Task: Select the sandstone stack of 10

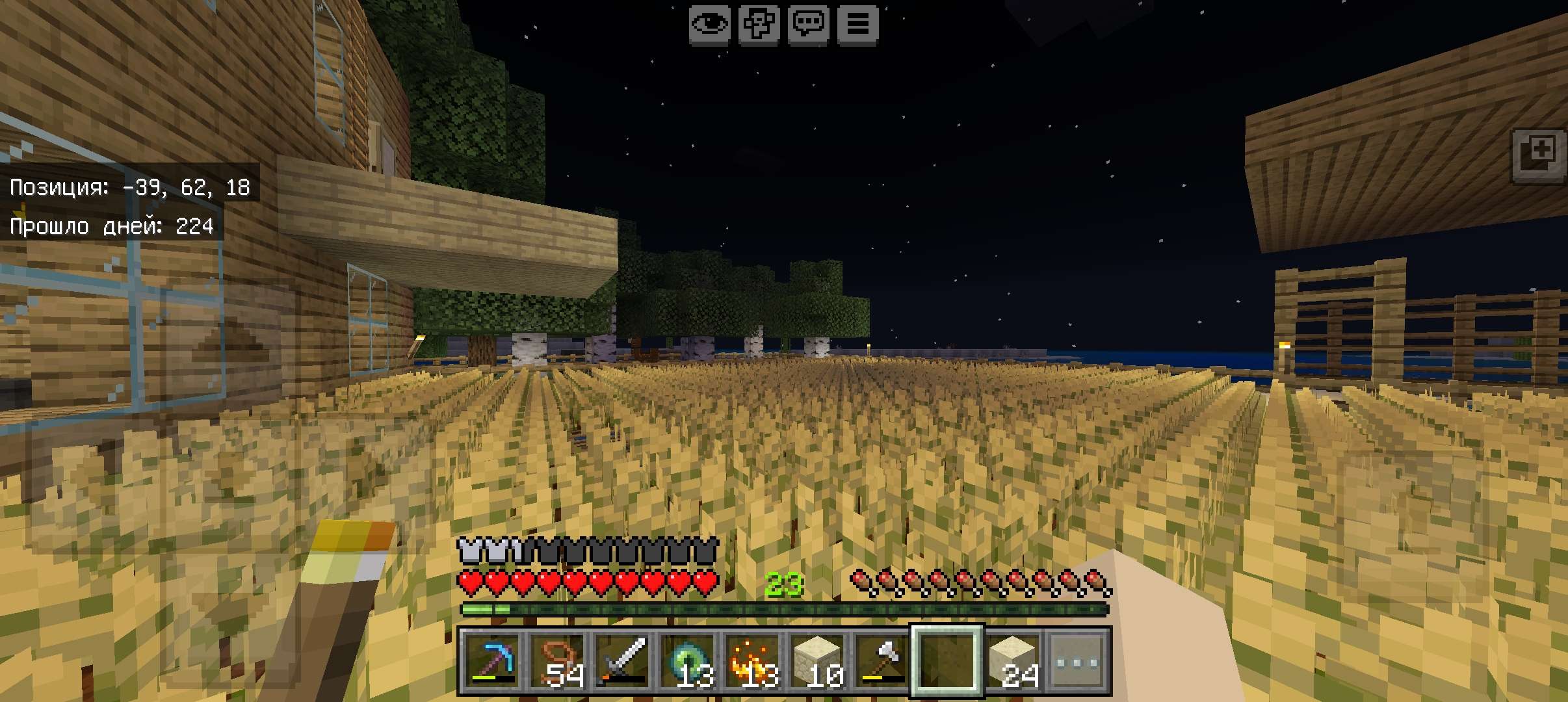Action: 817,660
